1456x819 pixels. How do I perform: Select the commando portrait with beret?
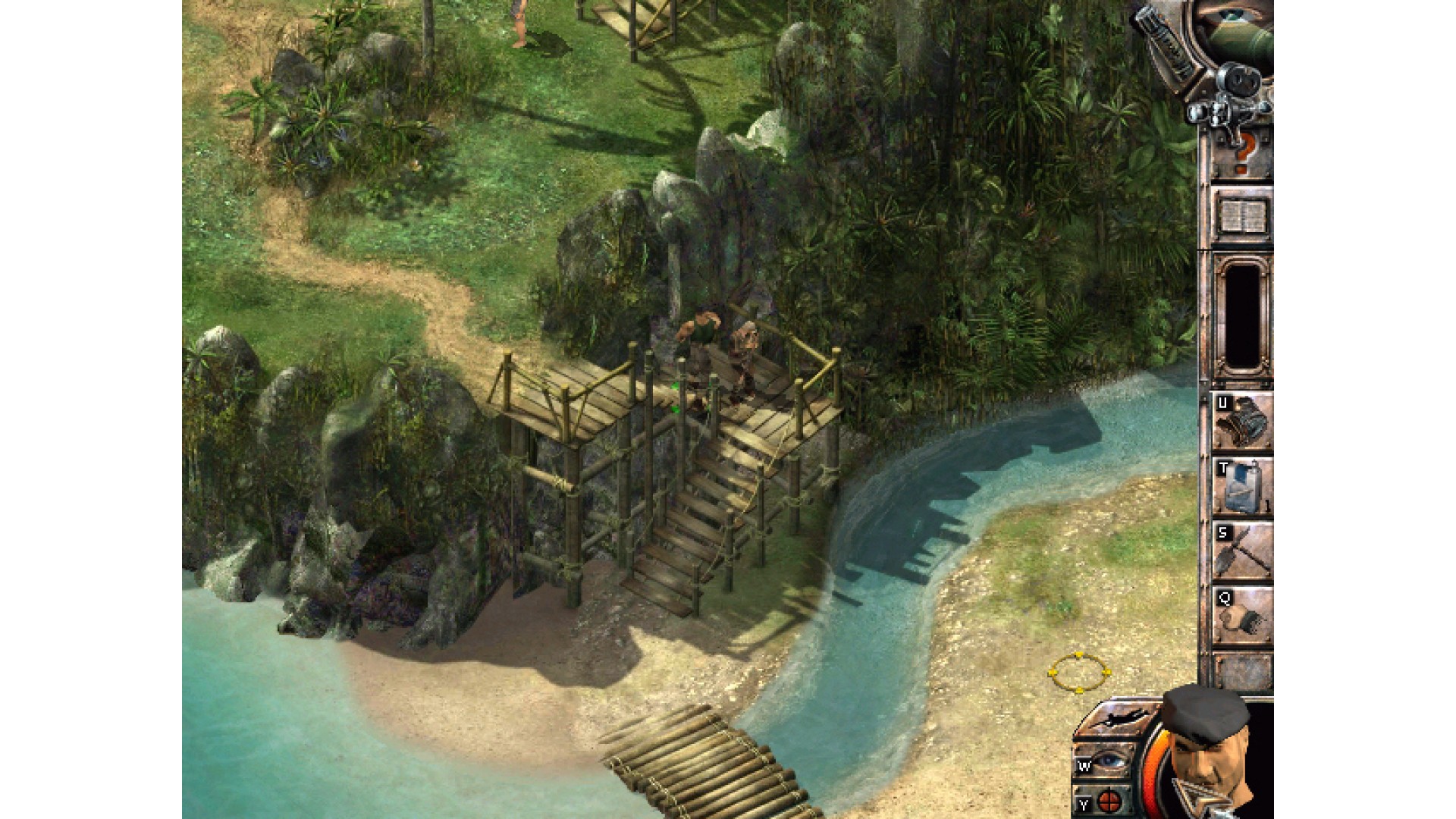[1206, 751]
